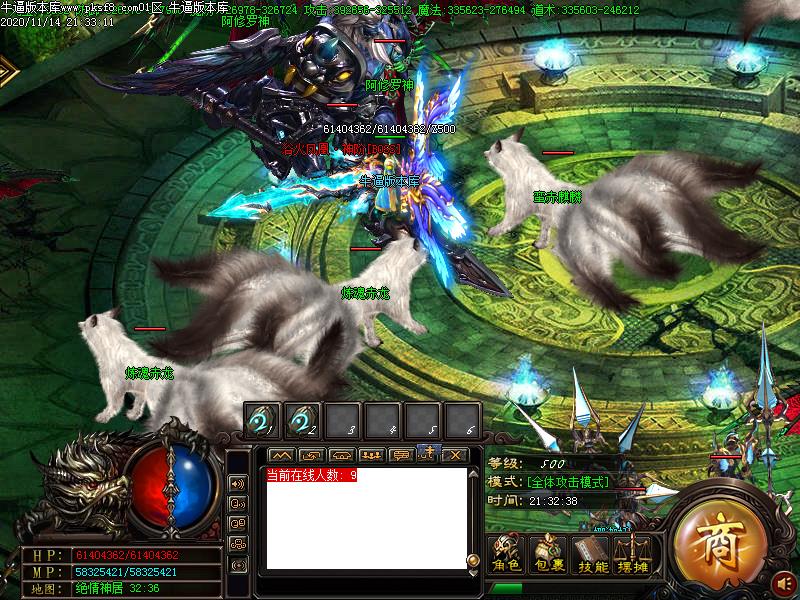800x600 pixels.
Task: Toggle the red speaker sound button
Action: click(x=786, y=581)
